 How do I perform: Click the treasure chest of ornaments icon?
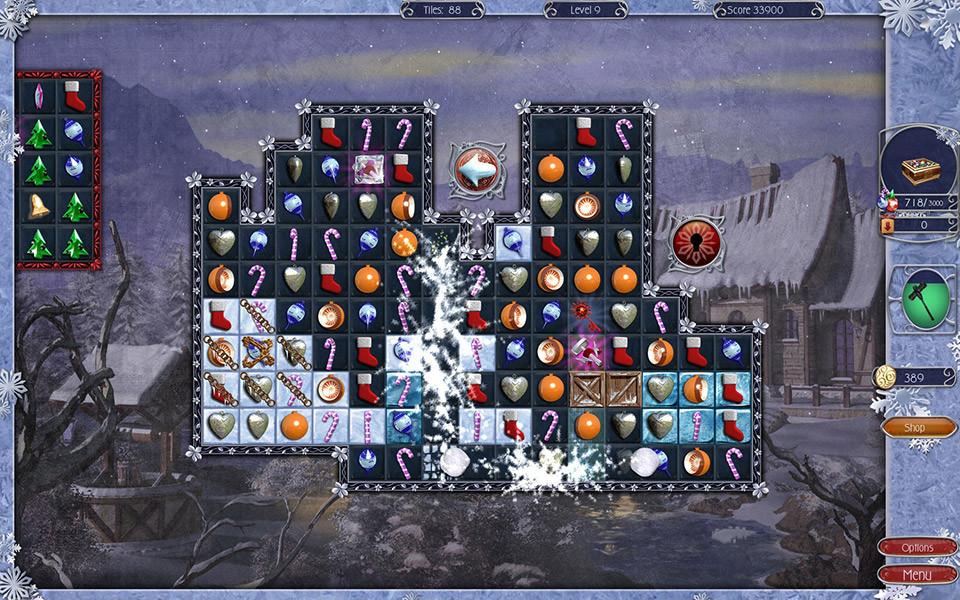point(919,170)
